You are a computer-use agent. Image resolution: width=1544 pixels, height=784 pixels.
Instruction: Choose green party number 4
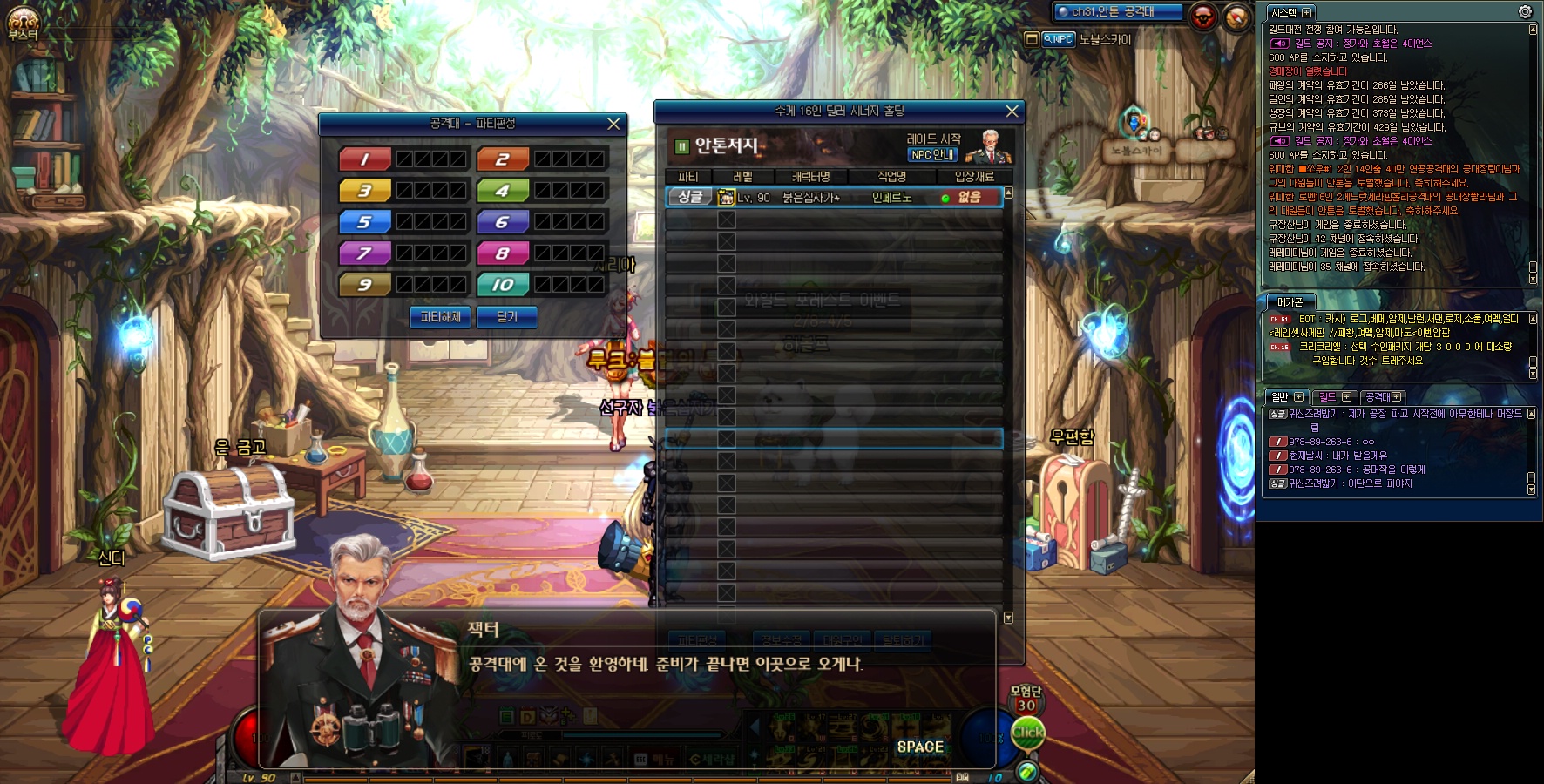point(502,191)
